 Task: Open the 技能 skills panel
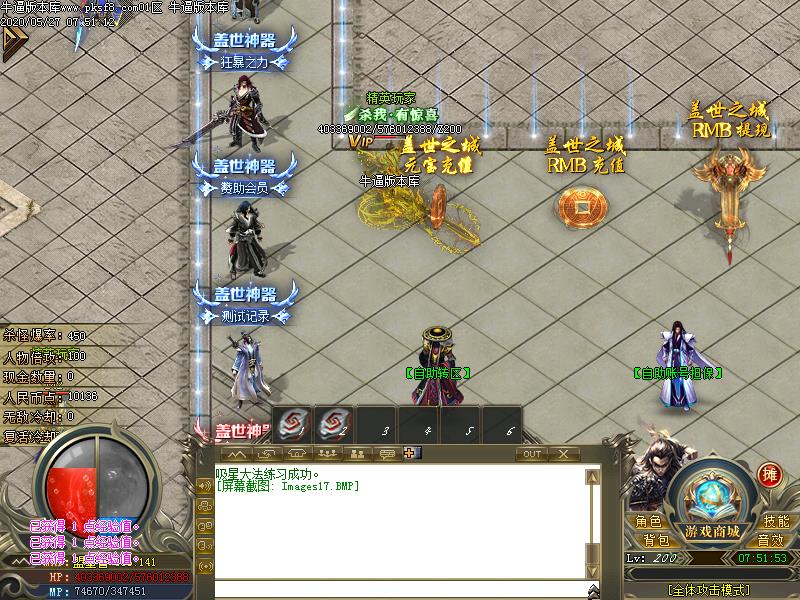pos(776,521)
